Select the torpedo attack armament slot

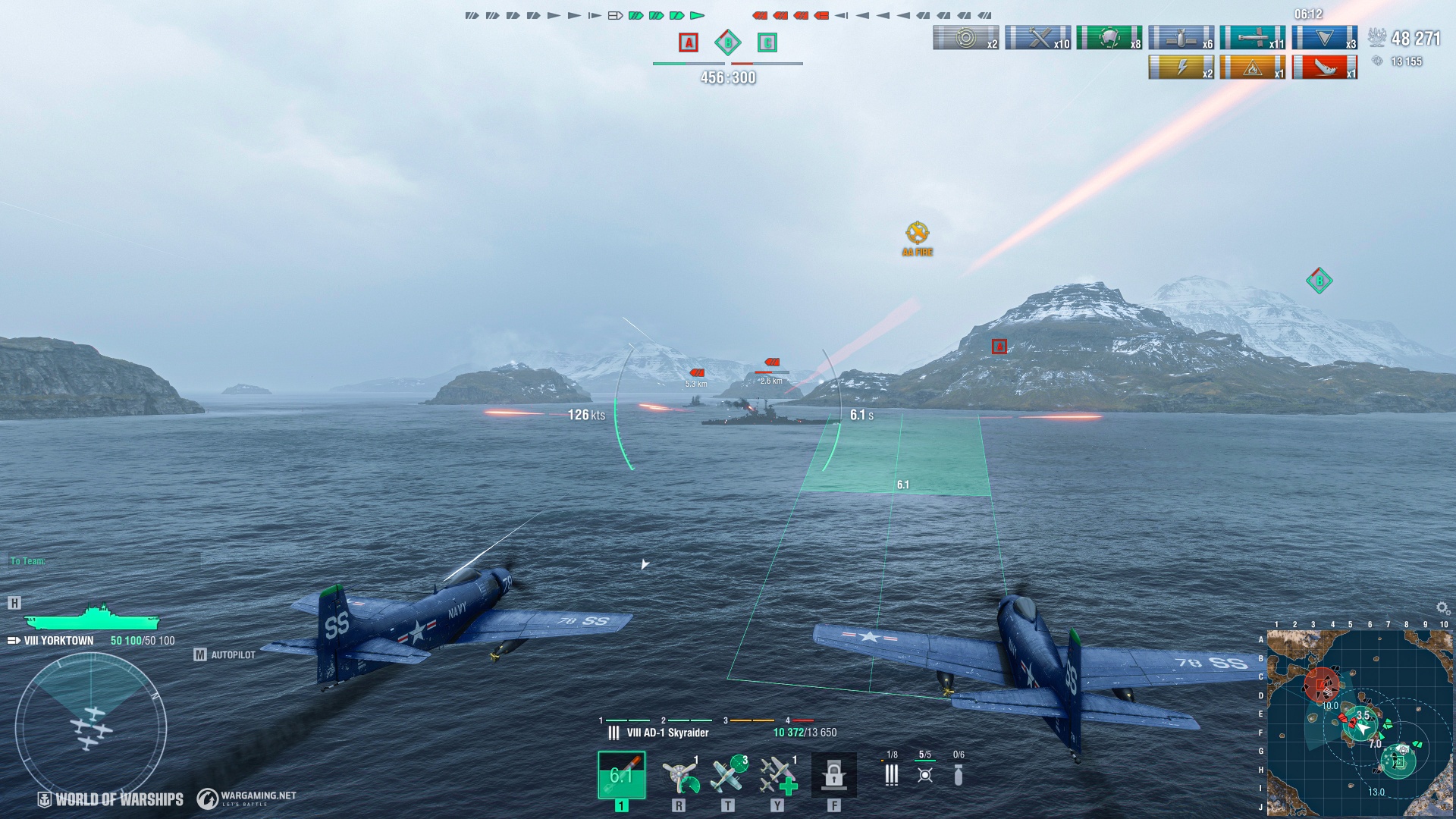click(621, 775)
